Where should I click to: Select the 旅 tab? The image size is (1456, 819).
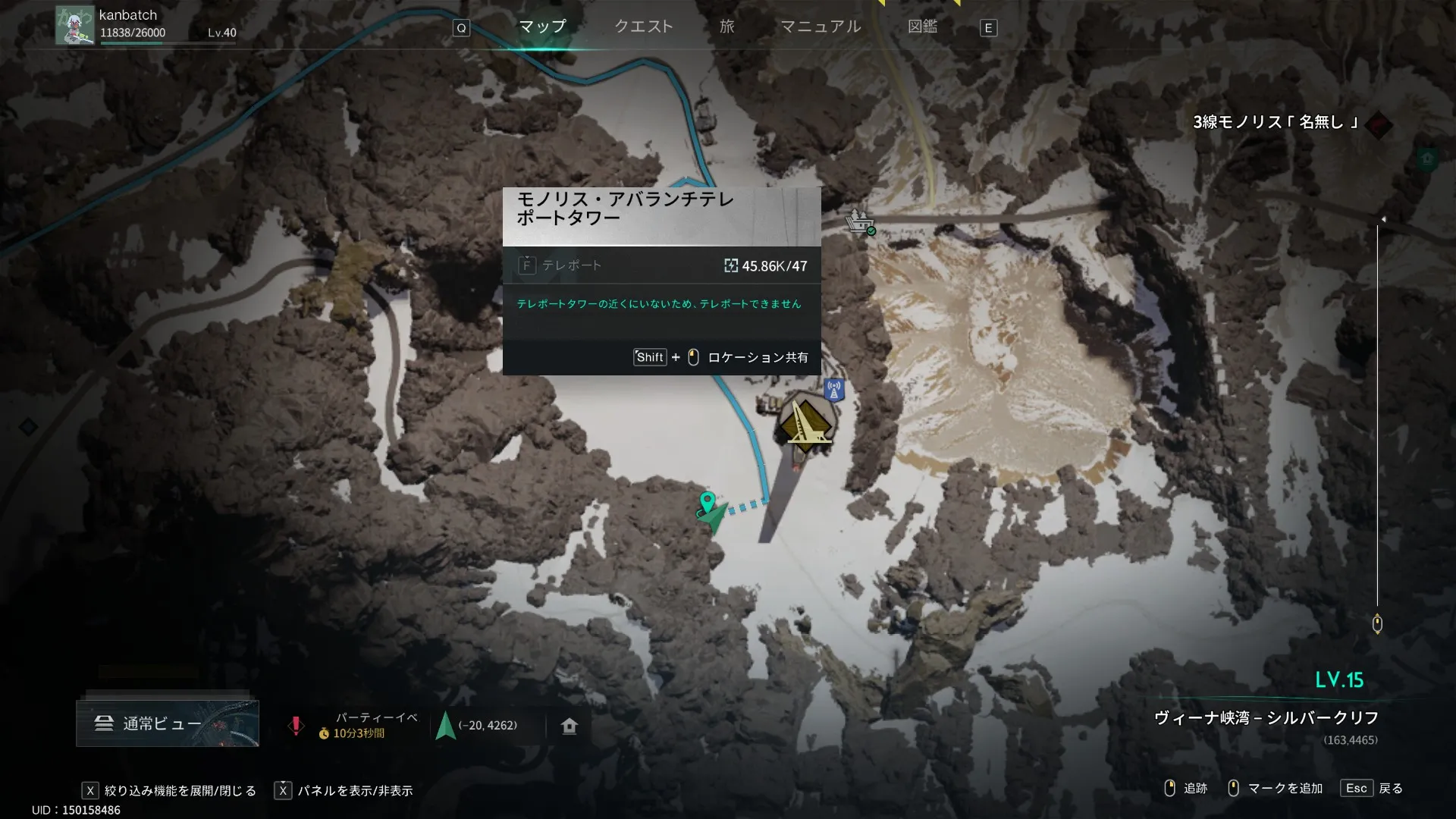726,27
